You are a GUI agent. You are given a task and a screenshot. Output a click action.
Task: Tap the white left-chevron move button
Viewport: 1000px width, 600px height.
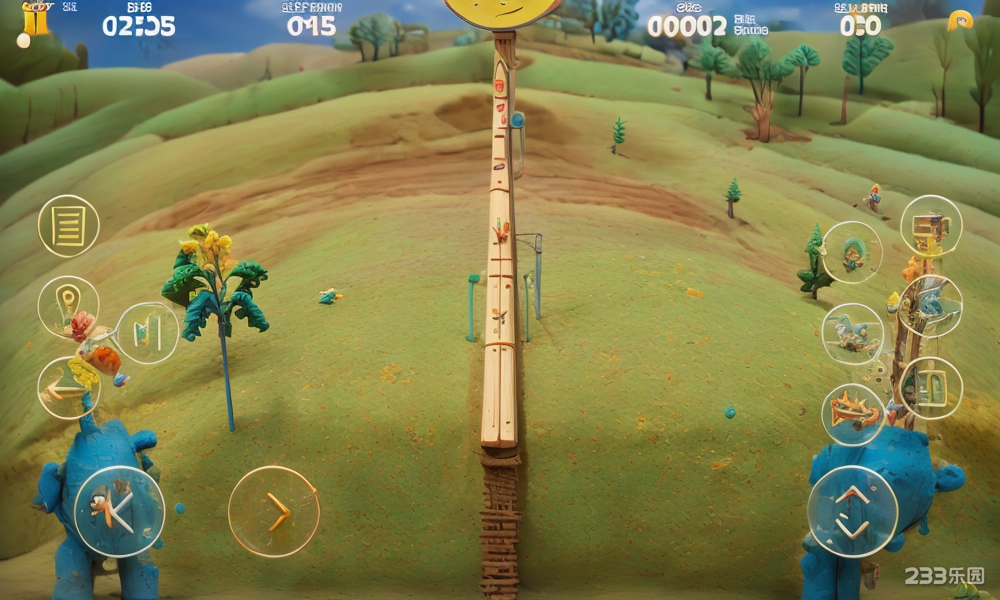pyautogui.click(x=119, y=511)
